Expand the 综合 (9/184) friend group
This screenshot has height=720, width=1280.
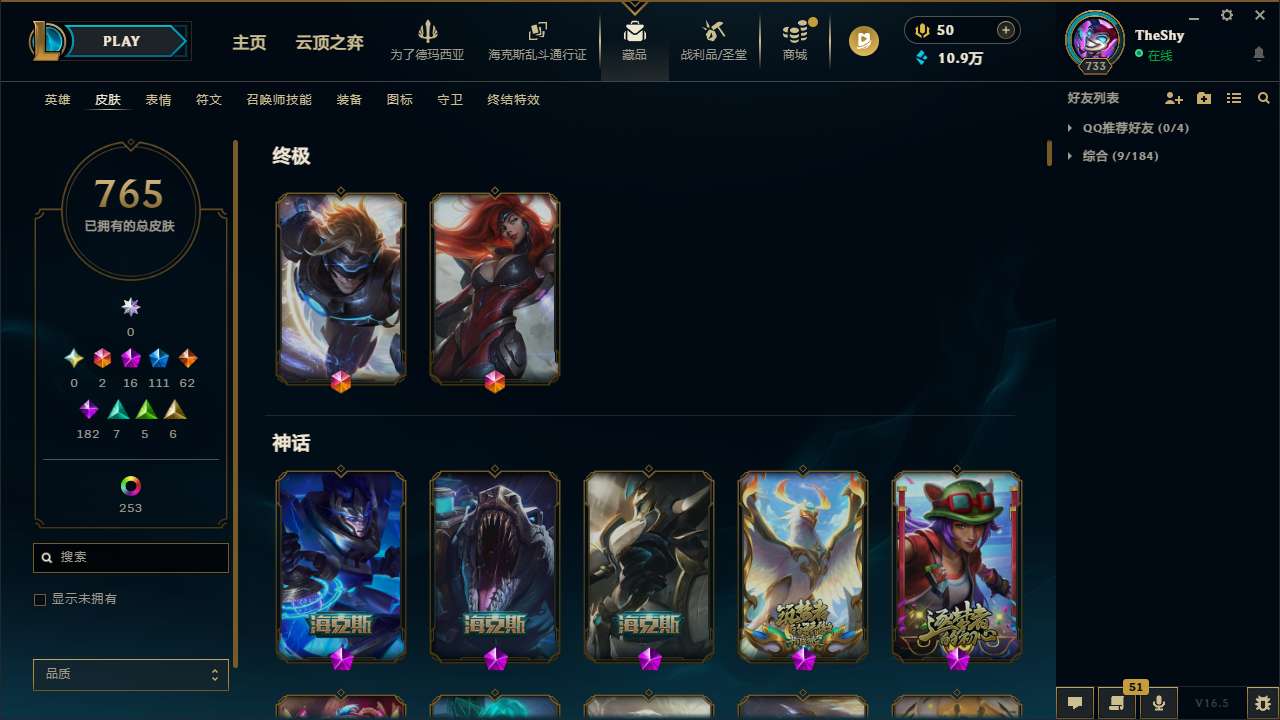[1068, 156]
